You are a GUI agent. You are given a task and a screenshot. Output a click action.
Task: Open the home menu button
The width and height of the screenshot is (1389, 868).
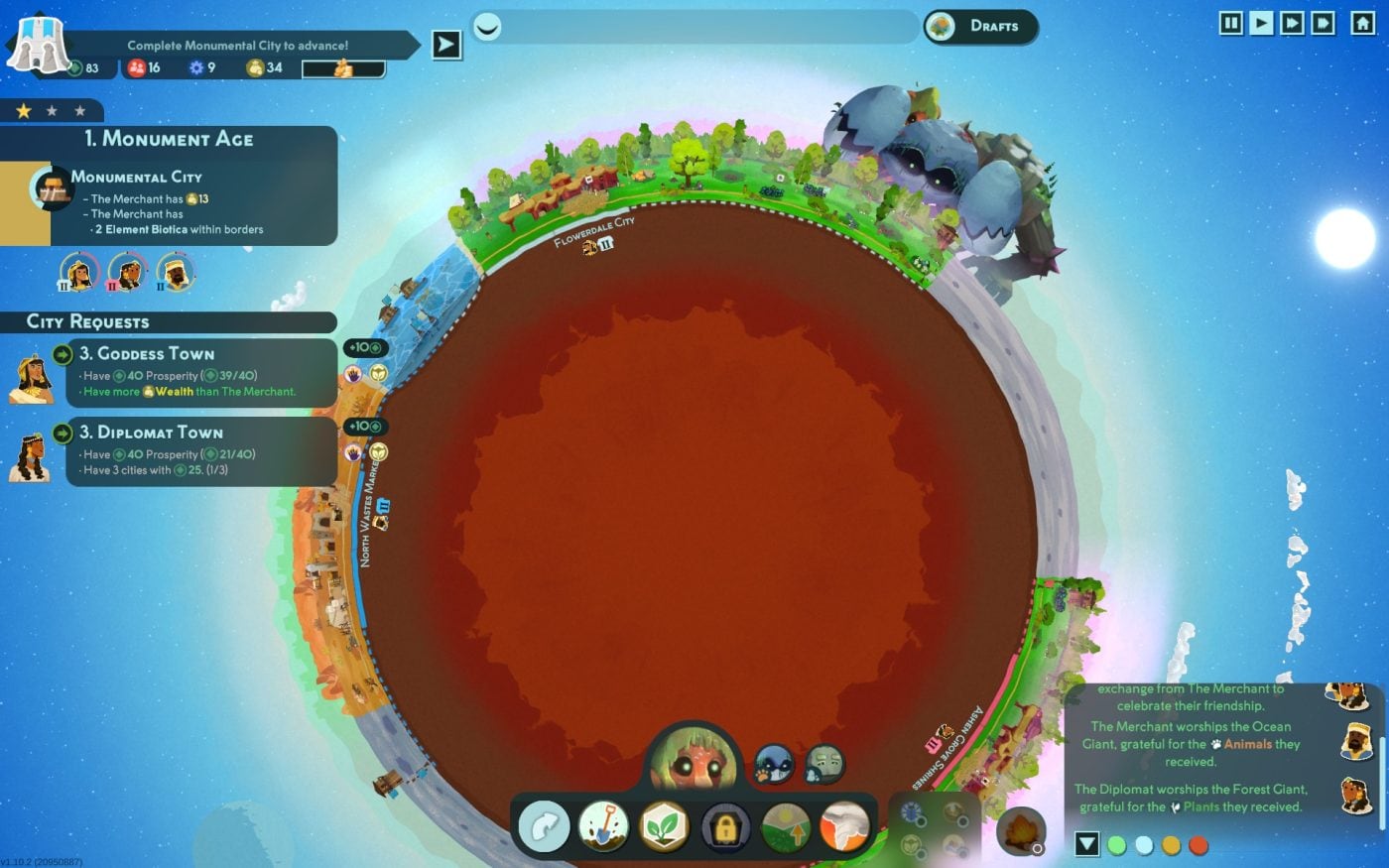click(1363, 23)
